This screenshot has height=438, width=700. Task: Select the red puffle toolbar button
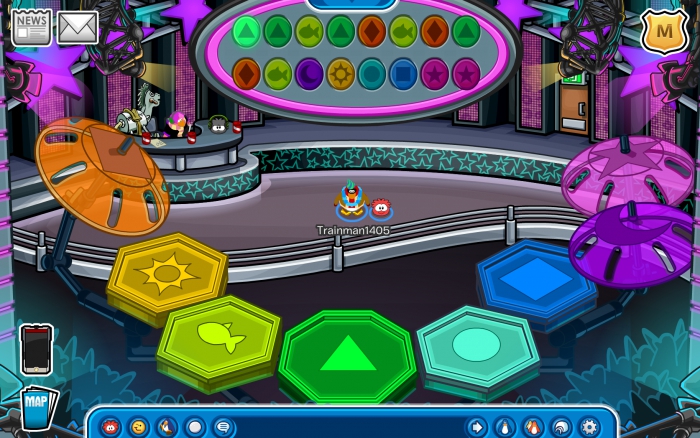[111, 427]
